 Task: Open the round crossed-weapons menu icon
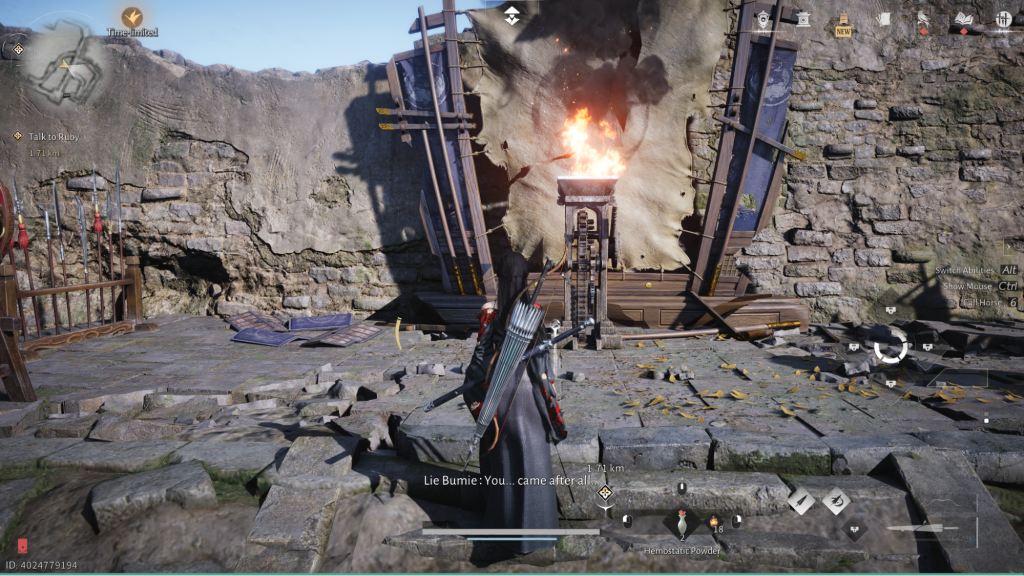coord(1003,18)
